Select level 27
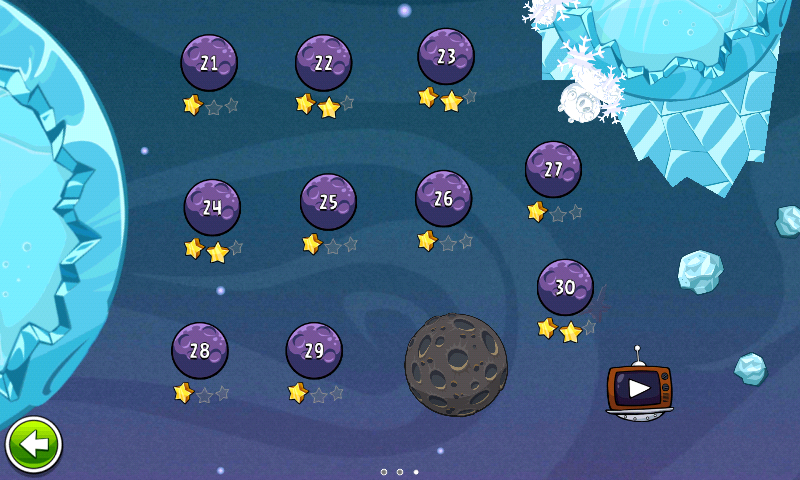Viewport: 800px width, 480px height. coord(553,169)
